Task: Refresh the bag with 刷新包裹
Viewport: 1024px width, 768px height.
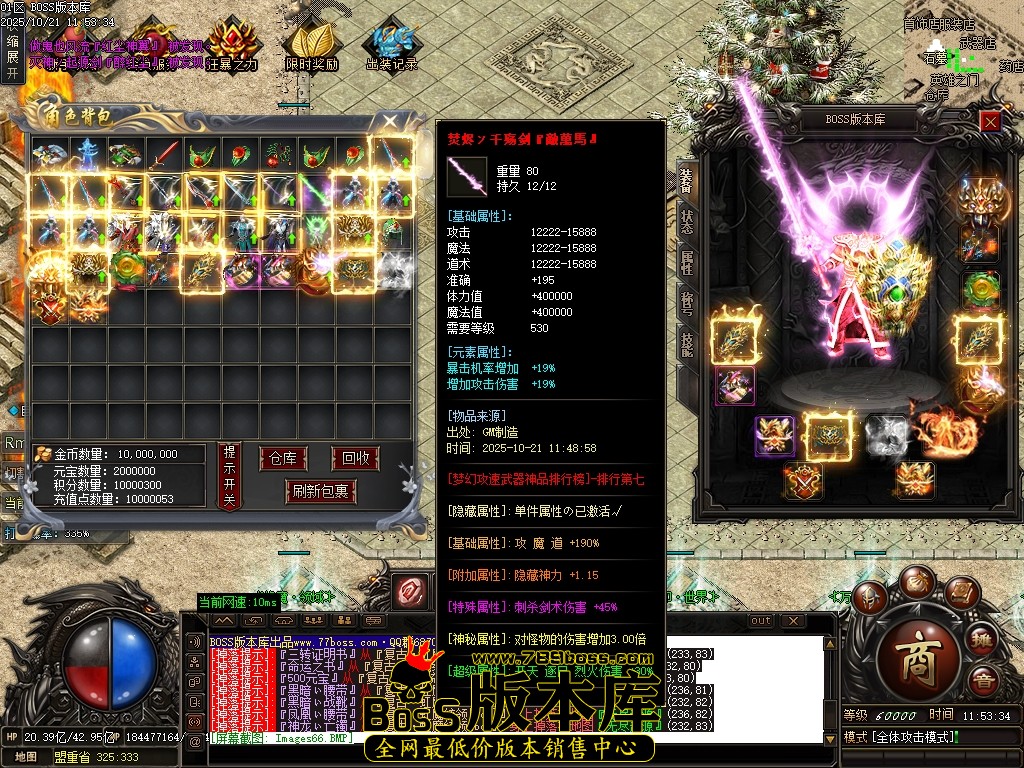Action: (x=320, y=491)
